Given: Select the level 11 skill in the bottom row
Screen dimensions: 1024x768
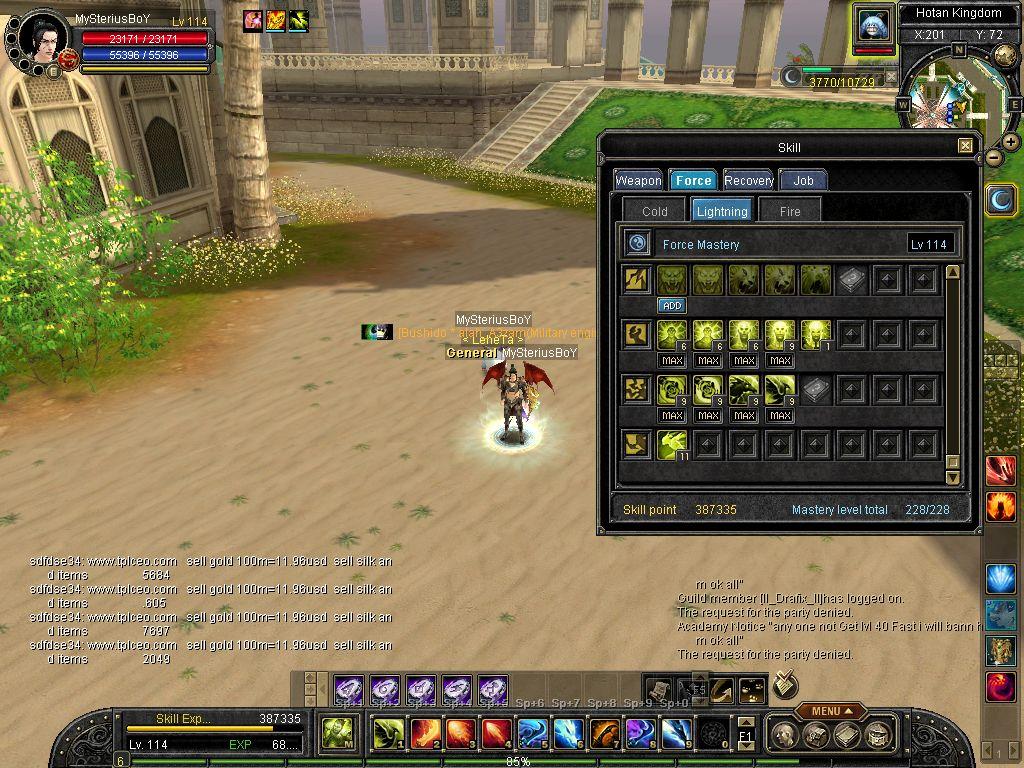Looking at the screenshot, I should 672,444.
